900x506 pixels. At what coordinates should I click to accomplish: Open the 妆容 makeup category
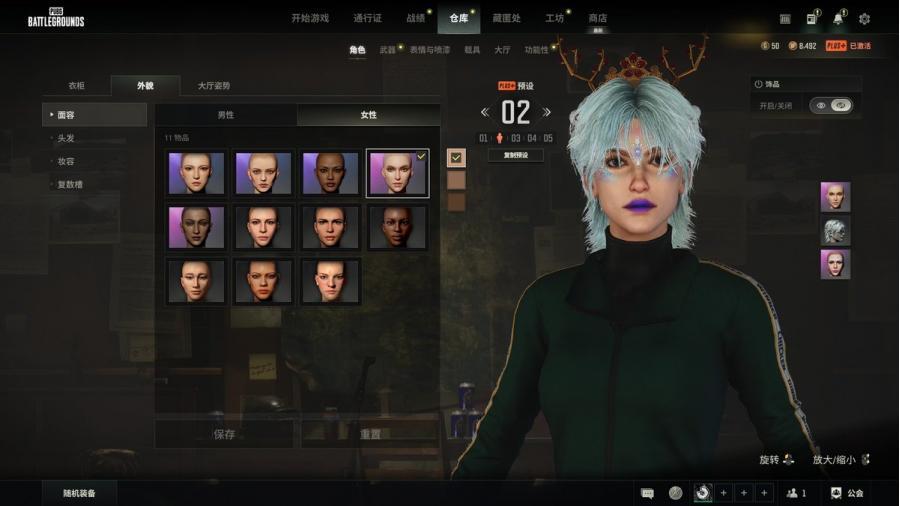coord(67,161)
